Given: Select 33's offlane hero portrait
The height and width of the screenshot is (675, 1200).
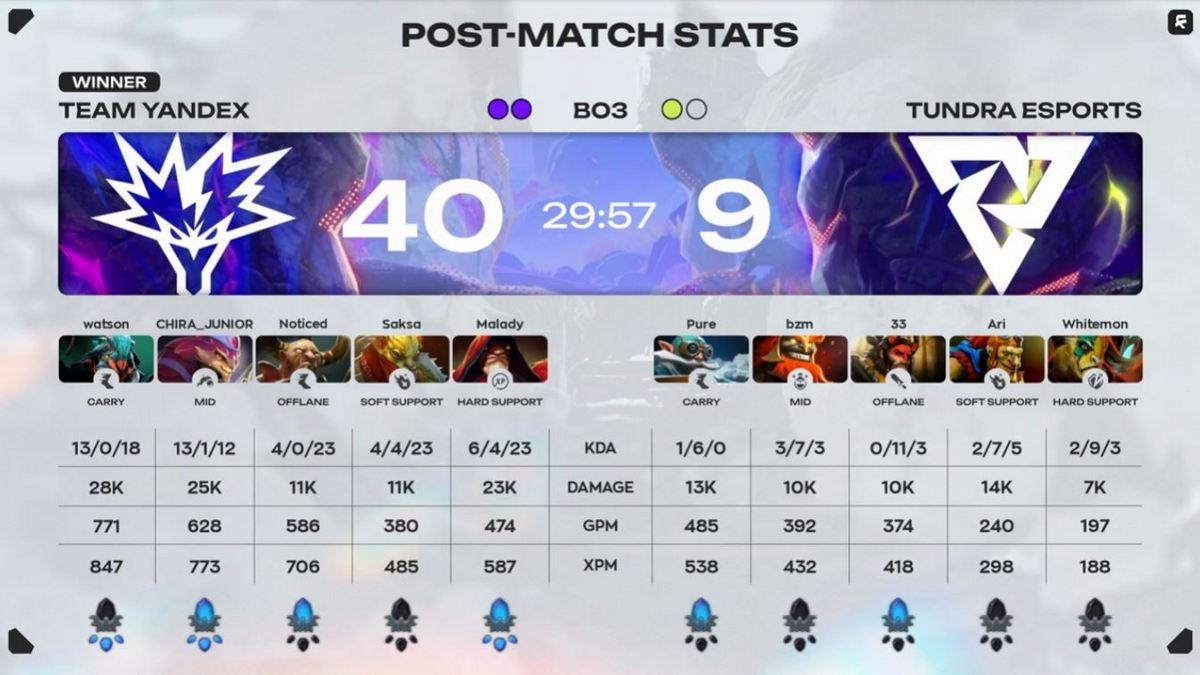Looking at the screenshot, I should click(898, 358).
